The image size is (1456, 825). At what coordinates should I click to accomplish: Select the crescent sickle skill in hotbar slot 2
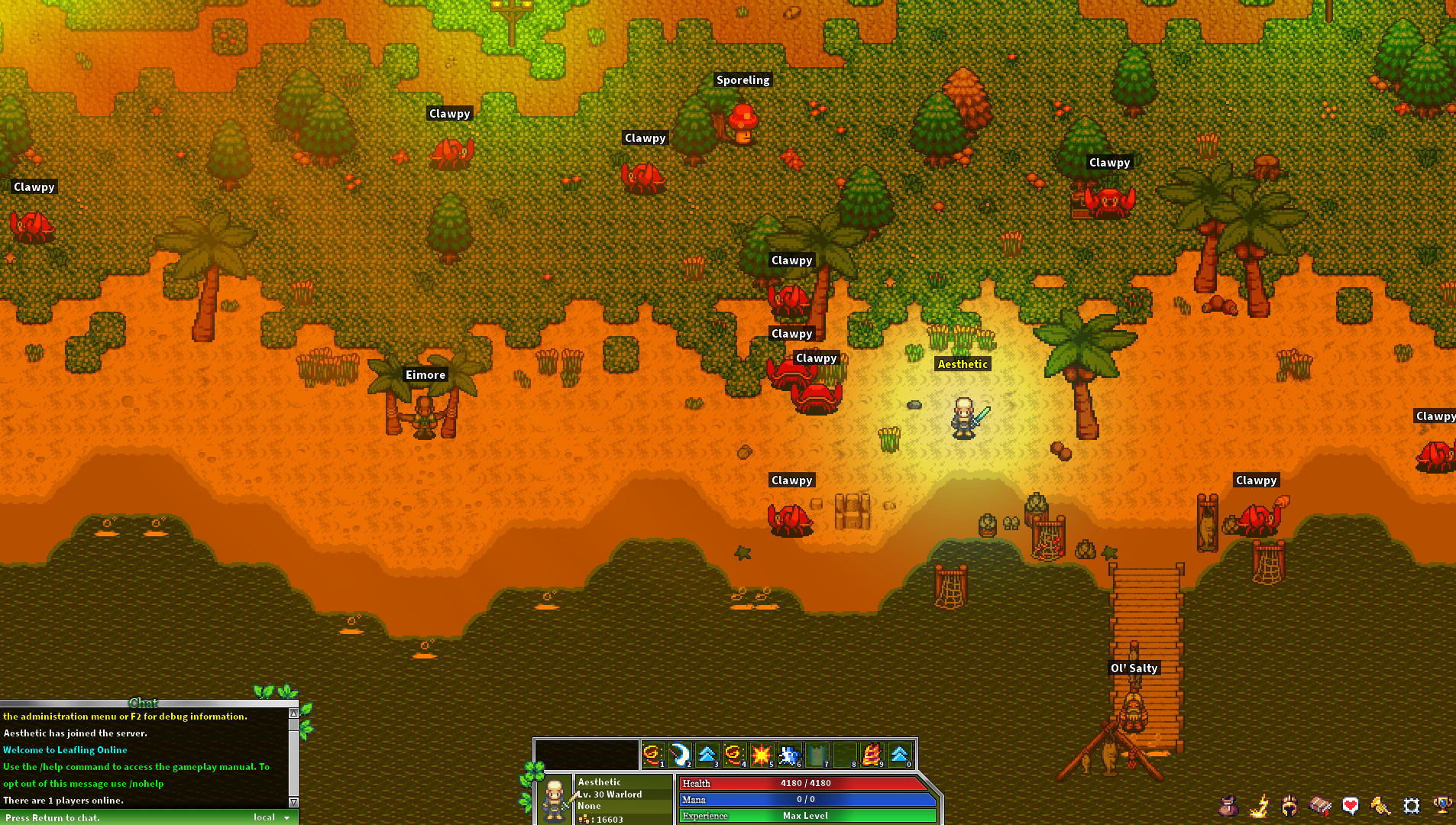click(680, 755)
